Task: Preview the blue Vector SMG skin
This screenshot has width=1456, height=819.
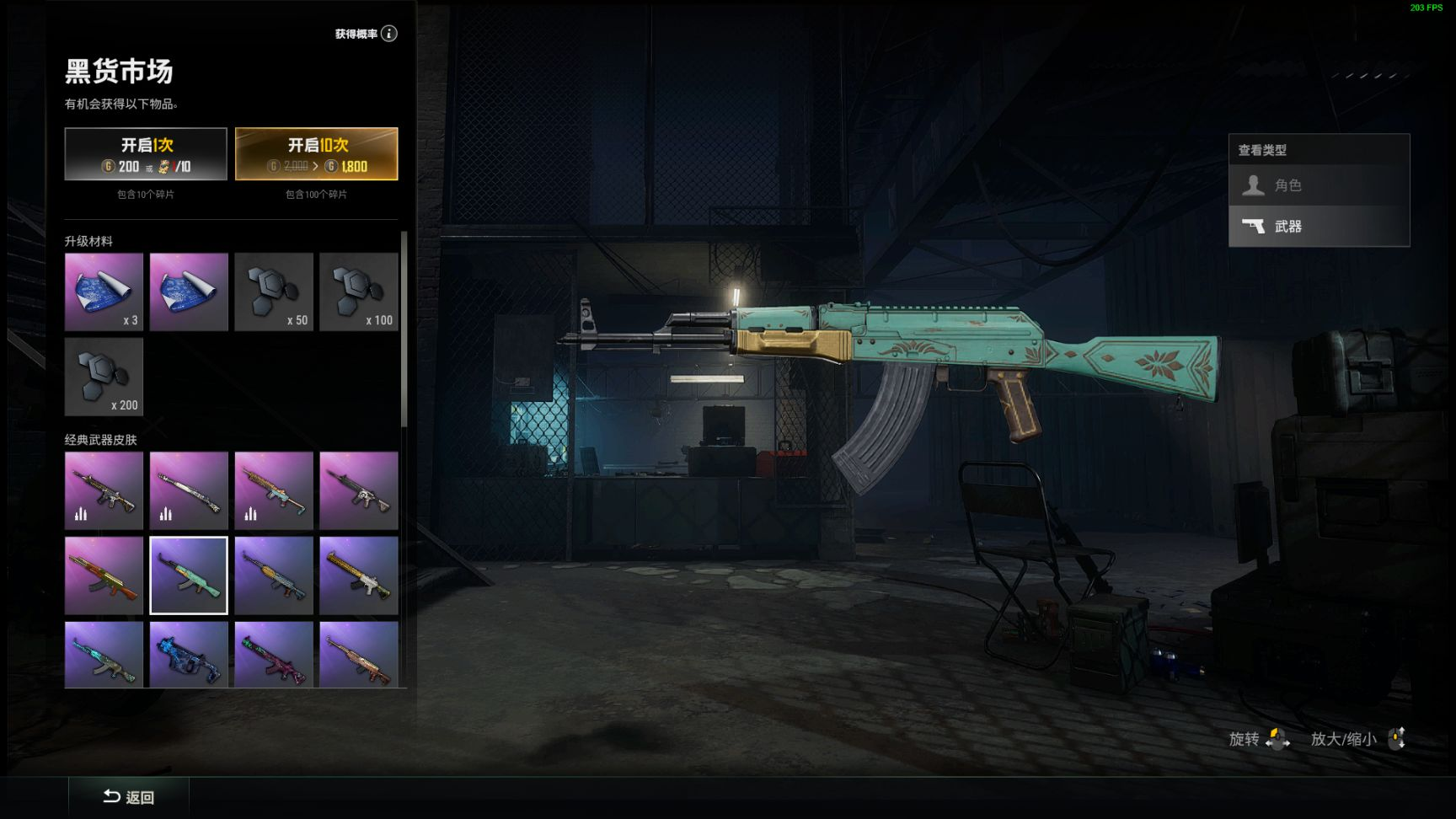Action: (189, 655)
